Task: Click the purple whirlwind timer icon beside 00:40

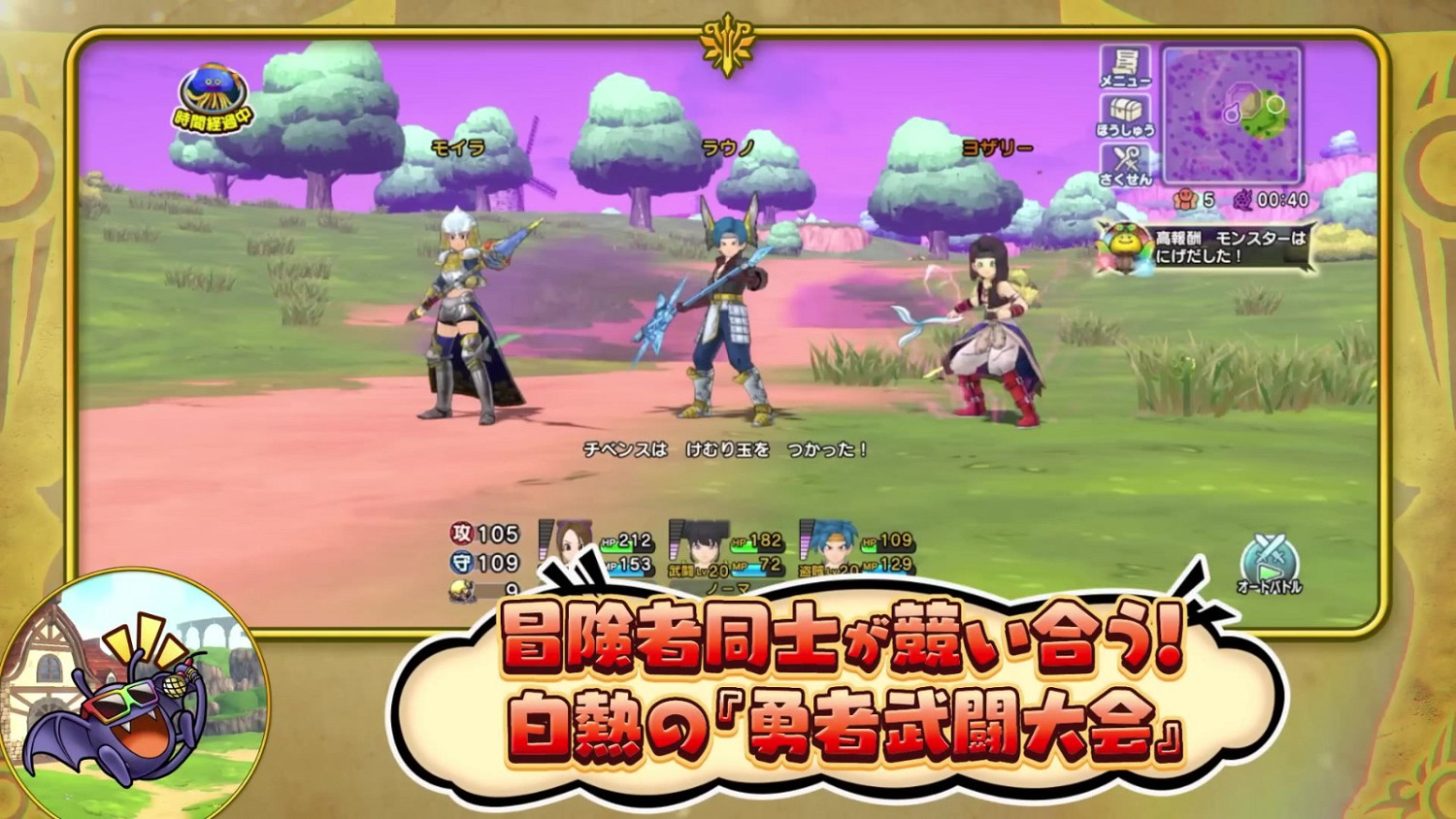Action: click(x=1244, y=199)
